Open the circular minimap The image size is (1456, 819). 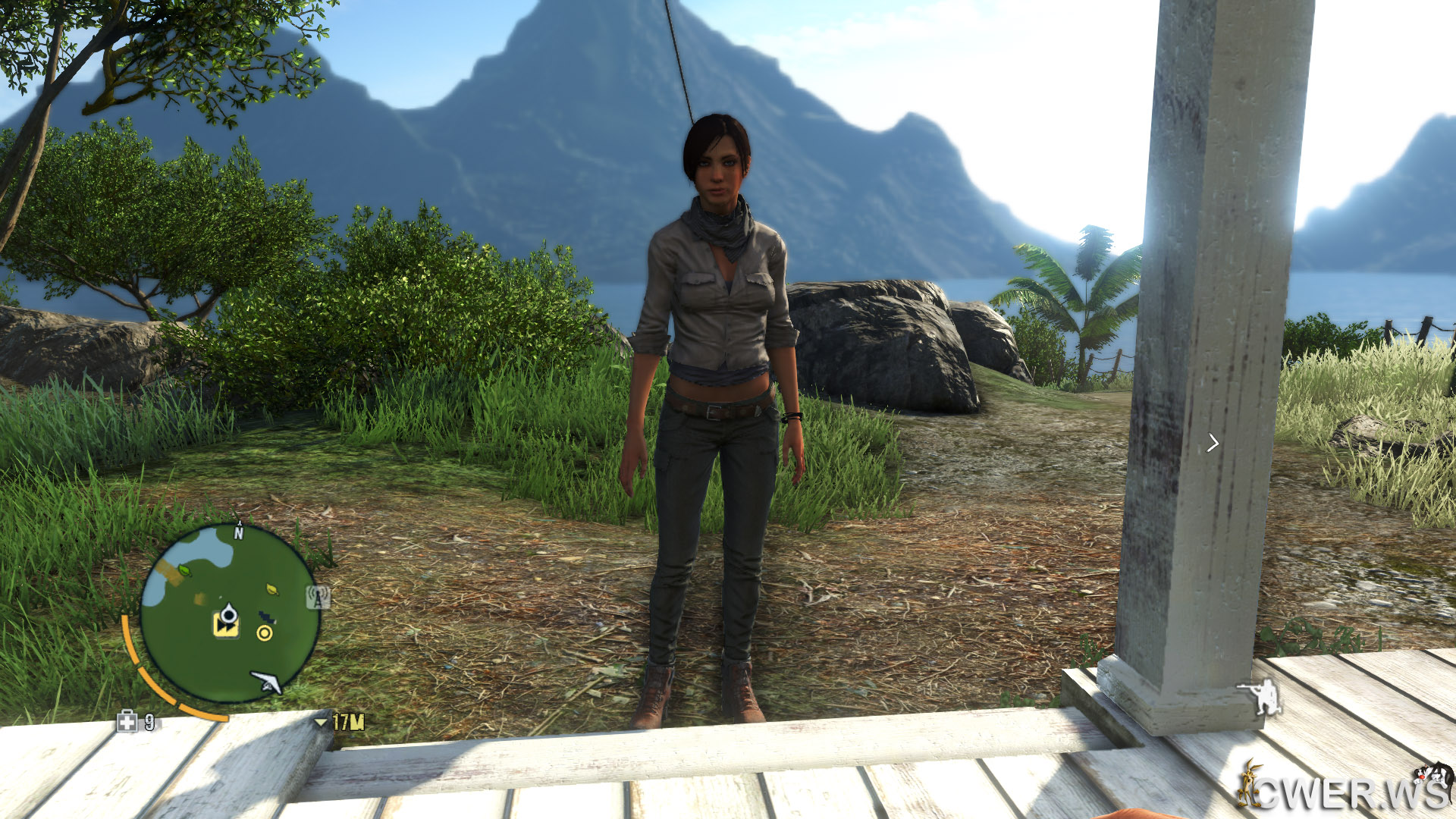coord(230,613)
